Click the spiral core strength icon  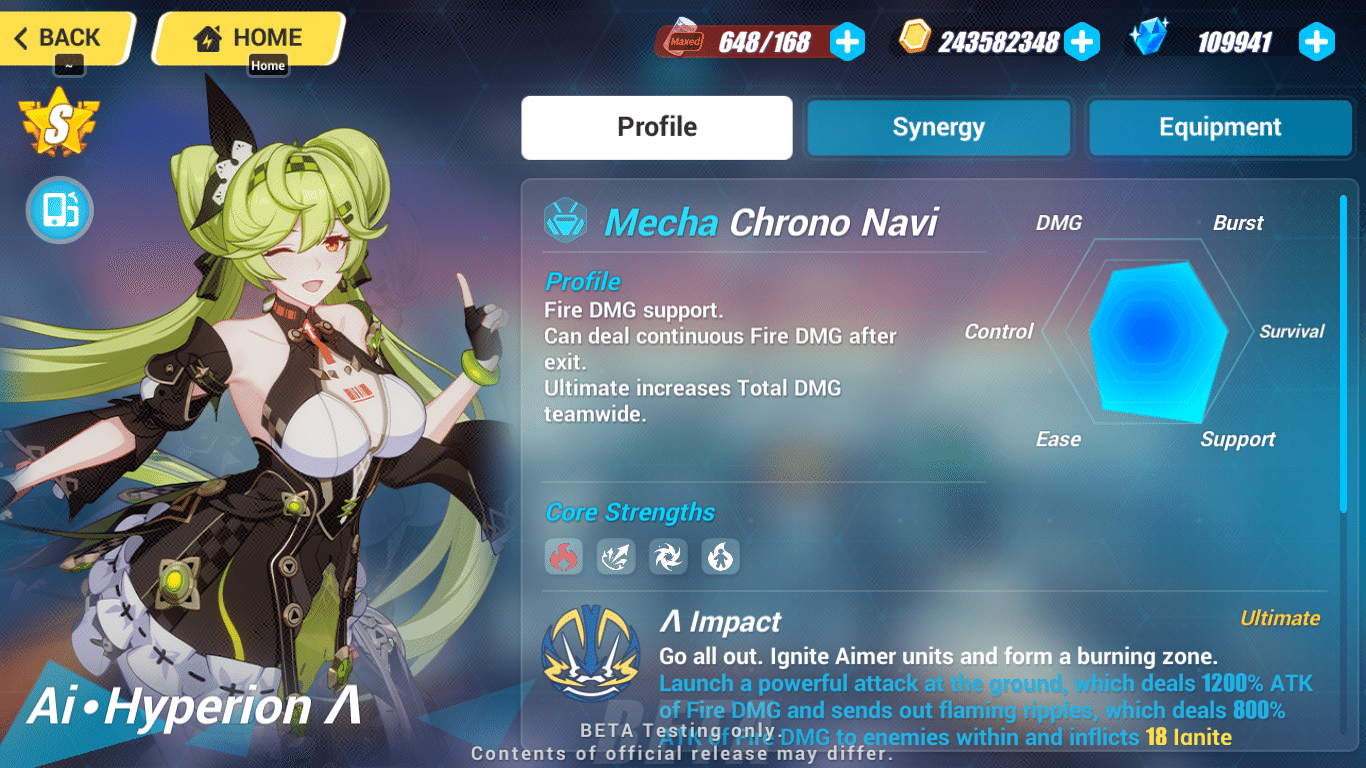tap(668, 557)
